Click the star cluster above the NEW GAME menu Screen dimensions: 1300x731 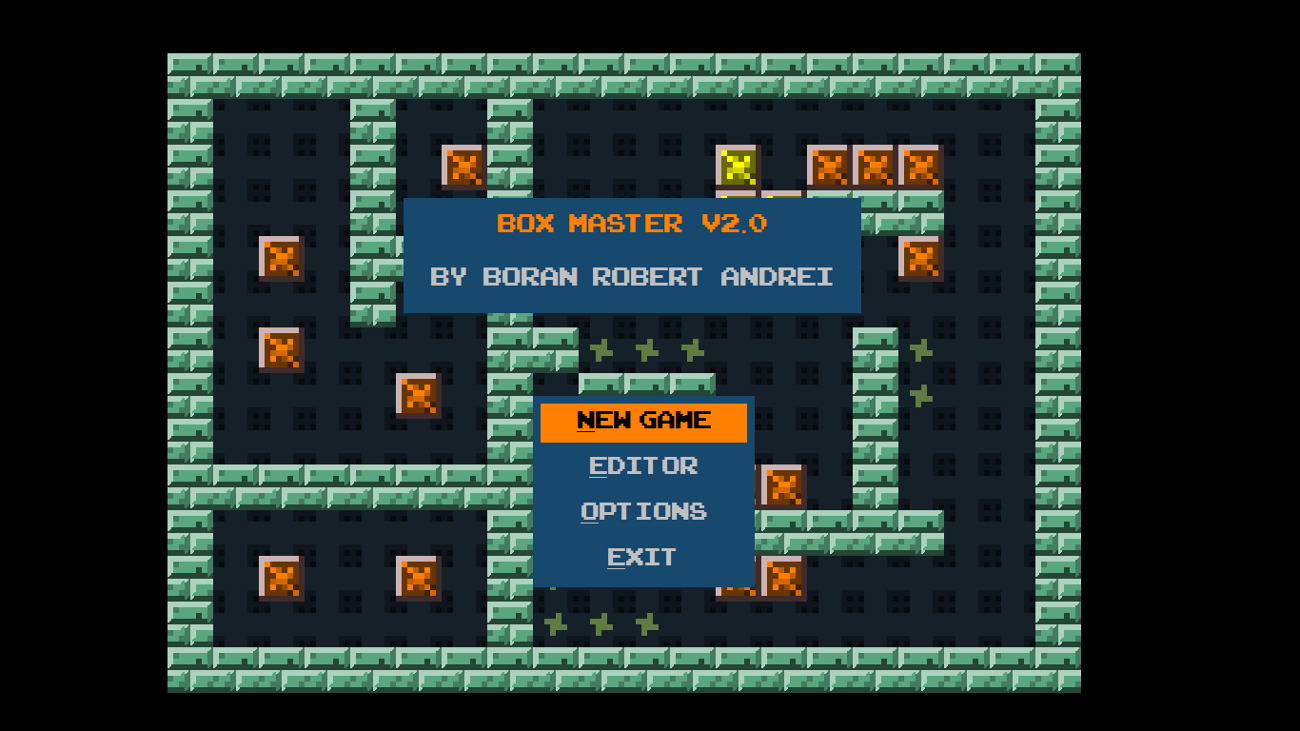645,350
